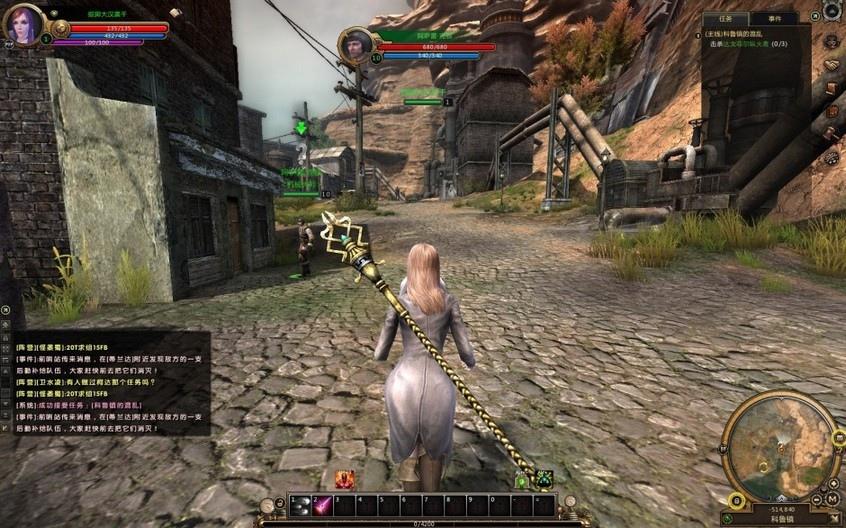This screenshot has height=528, width=846.
Task: Open the 事件 events tab
Action: click(774, 18)
